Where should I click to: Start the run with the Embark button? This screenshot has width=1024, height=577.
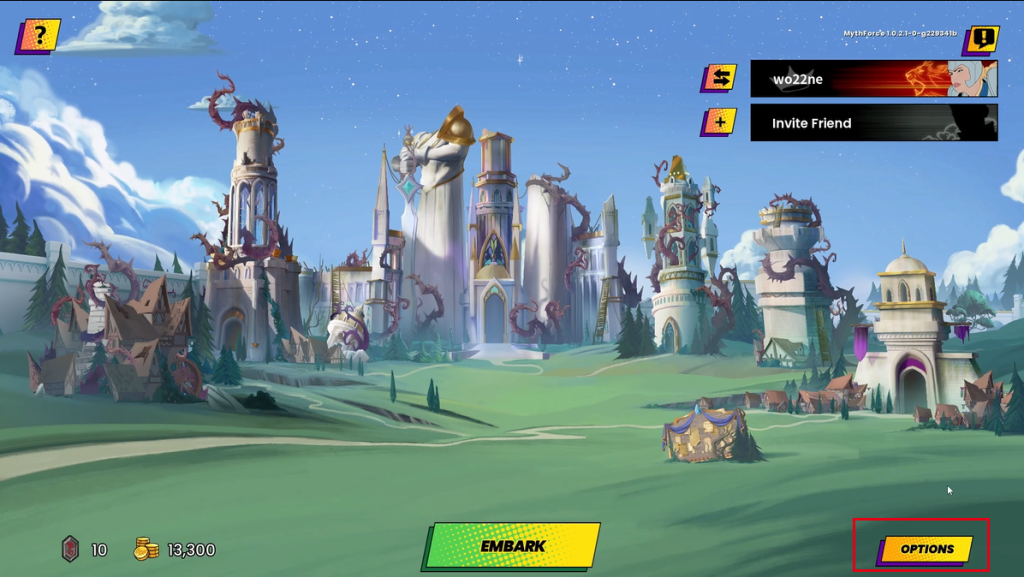click(512, 546)
